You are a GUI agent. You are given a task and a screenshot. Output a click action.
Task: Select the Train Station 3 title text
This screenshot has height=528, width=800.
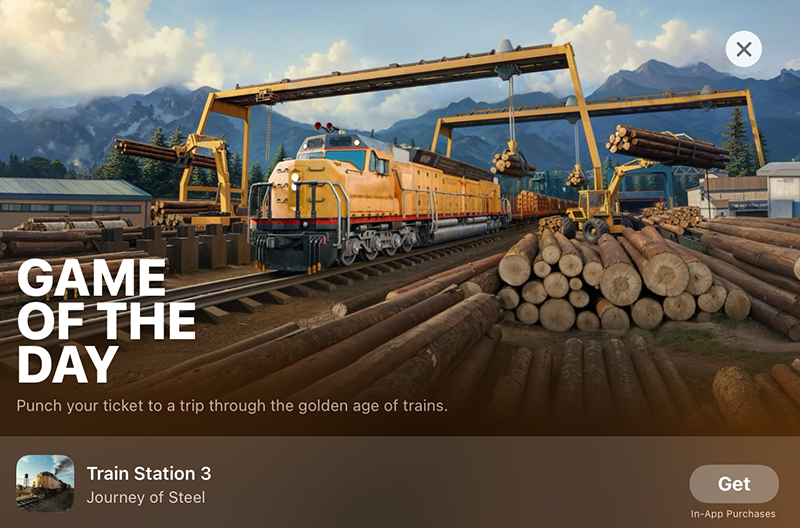[x=149, y=474]
